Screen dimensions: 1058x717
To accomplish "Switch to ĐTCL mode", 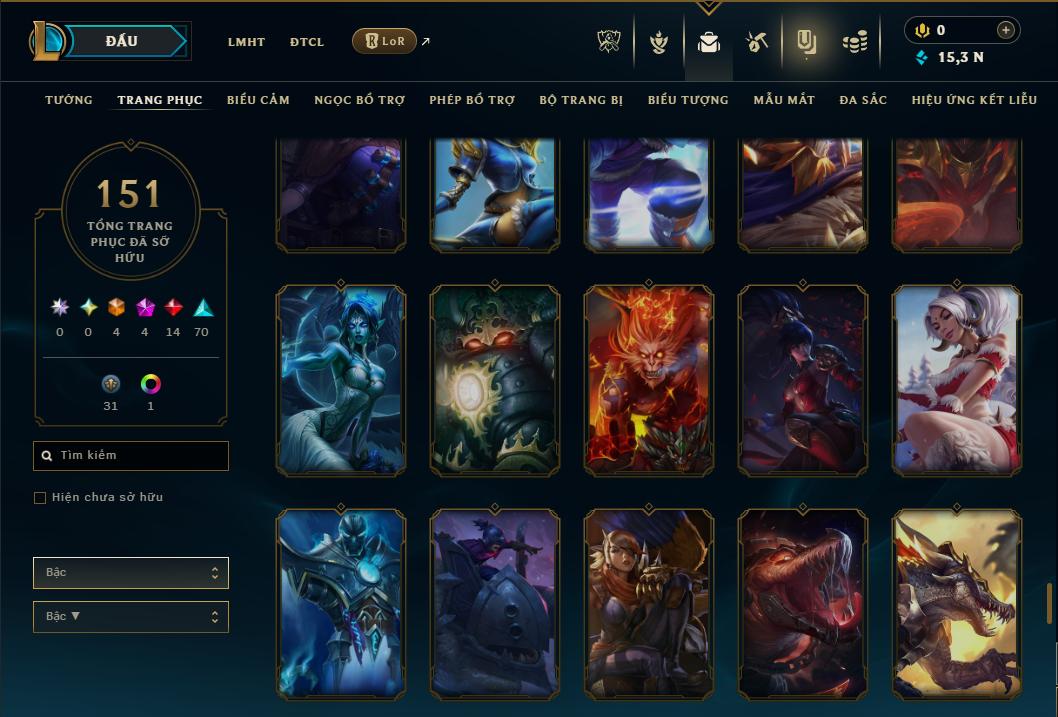I will 307,42.
